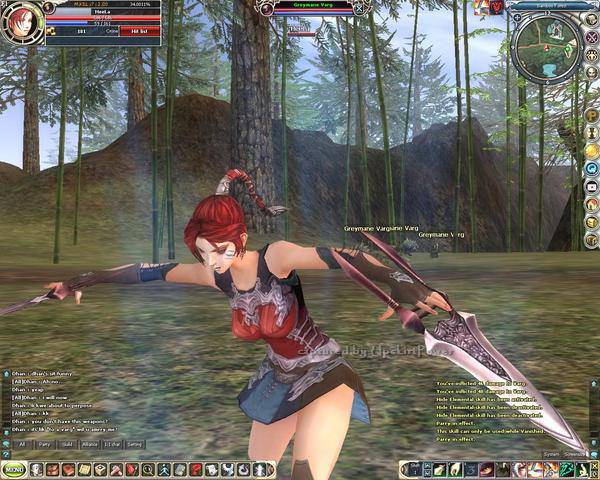
Task: Open the green MENU button
Action: (x=13, y=469)
